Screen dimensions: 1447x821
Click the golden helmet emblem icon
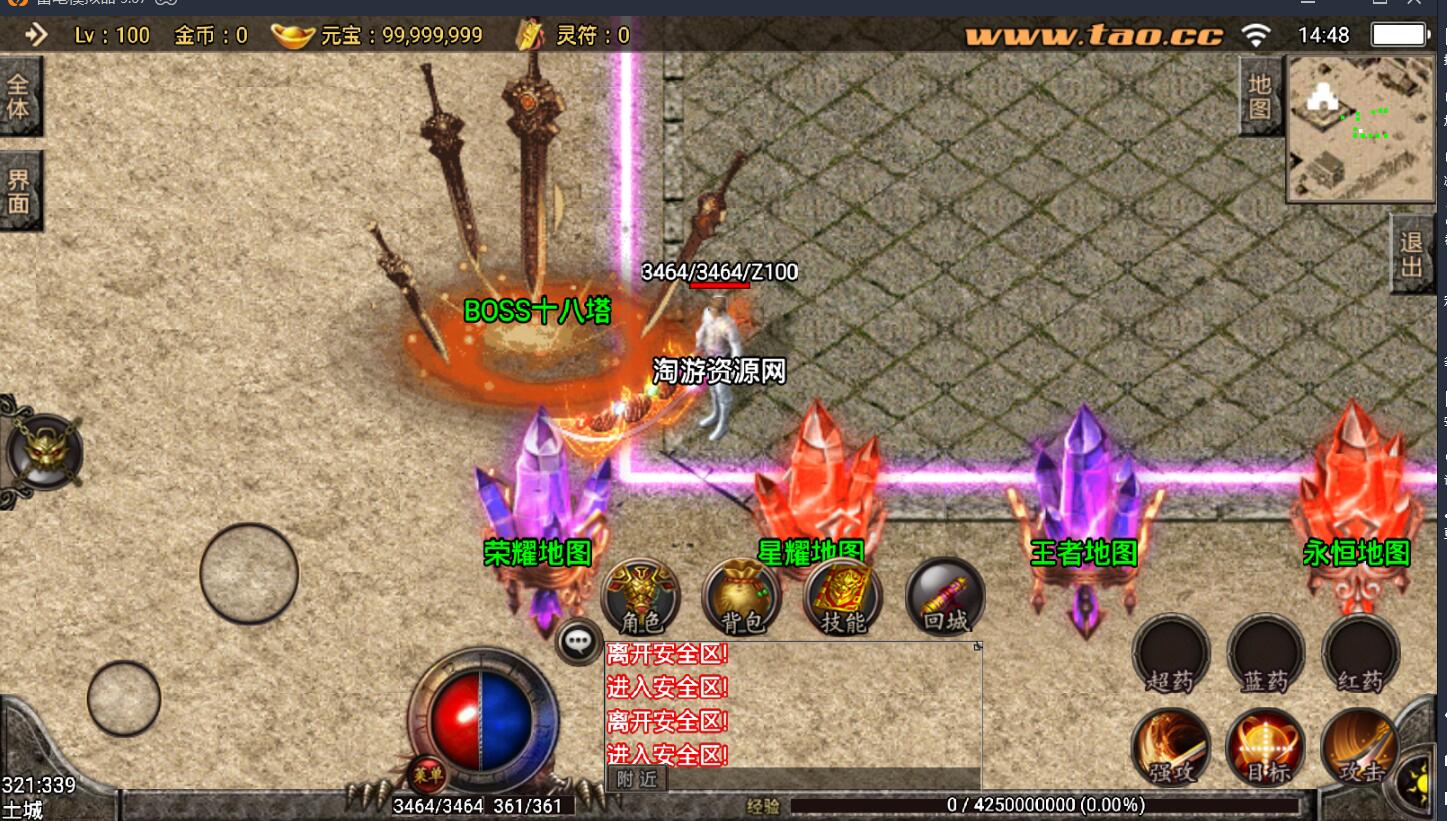pos(43,452)
